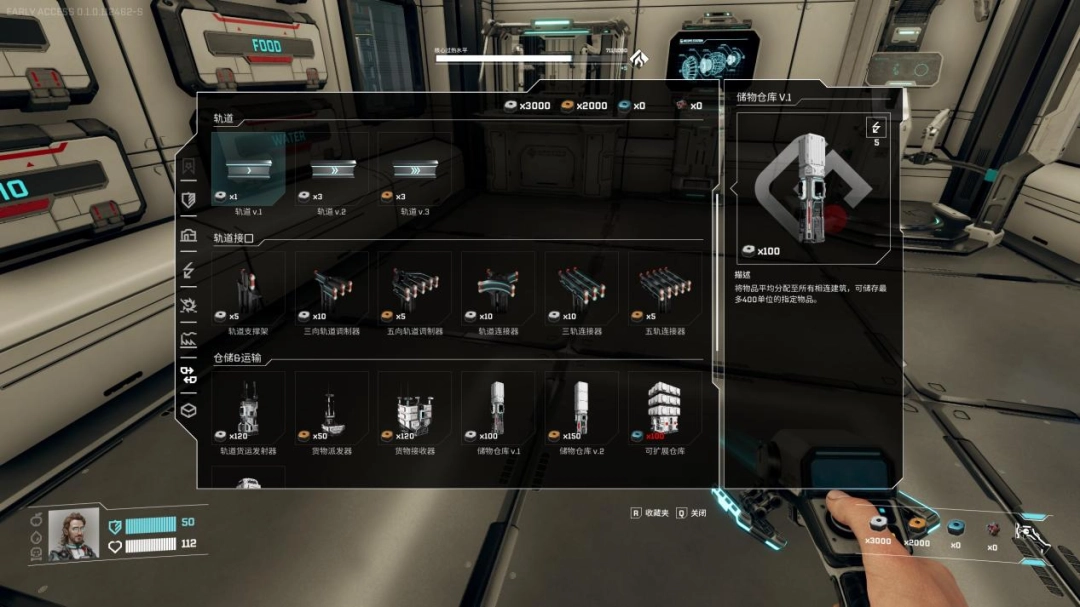1080x607 pixels.
Task: Select the 轨道支撑架 build item
Action: click(x=248, y=290)
